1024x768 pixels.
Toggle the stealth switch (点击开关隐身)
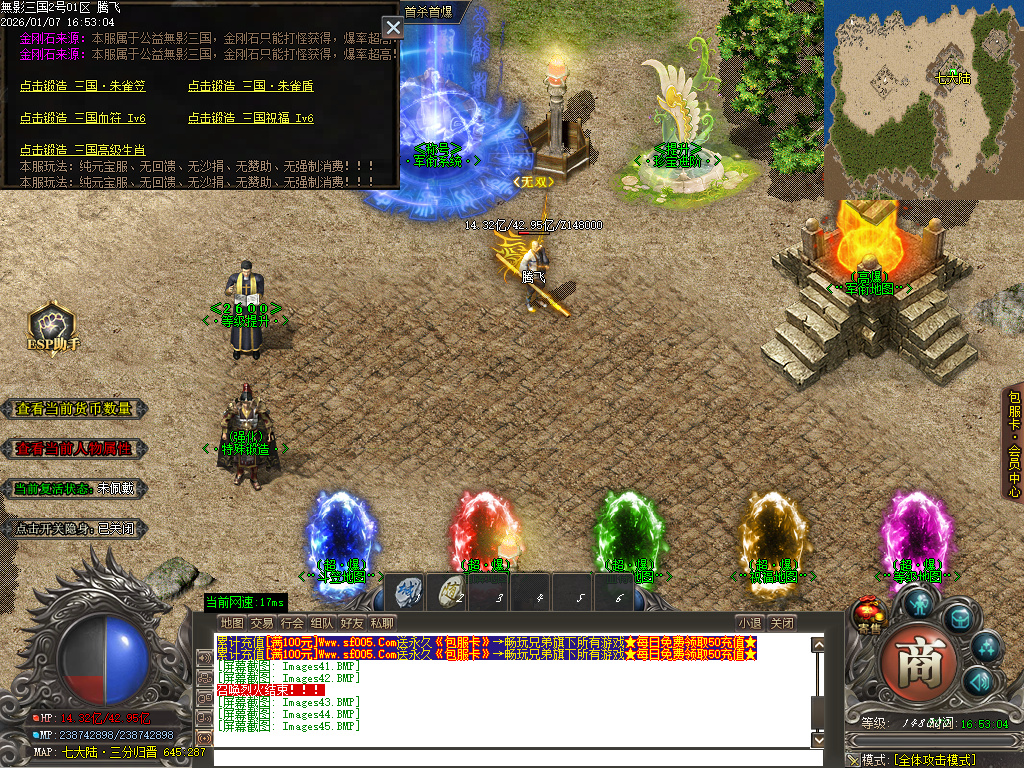74,528
